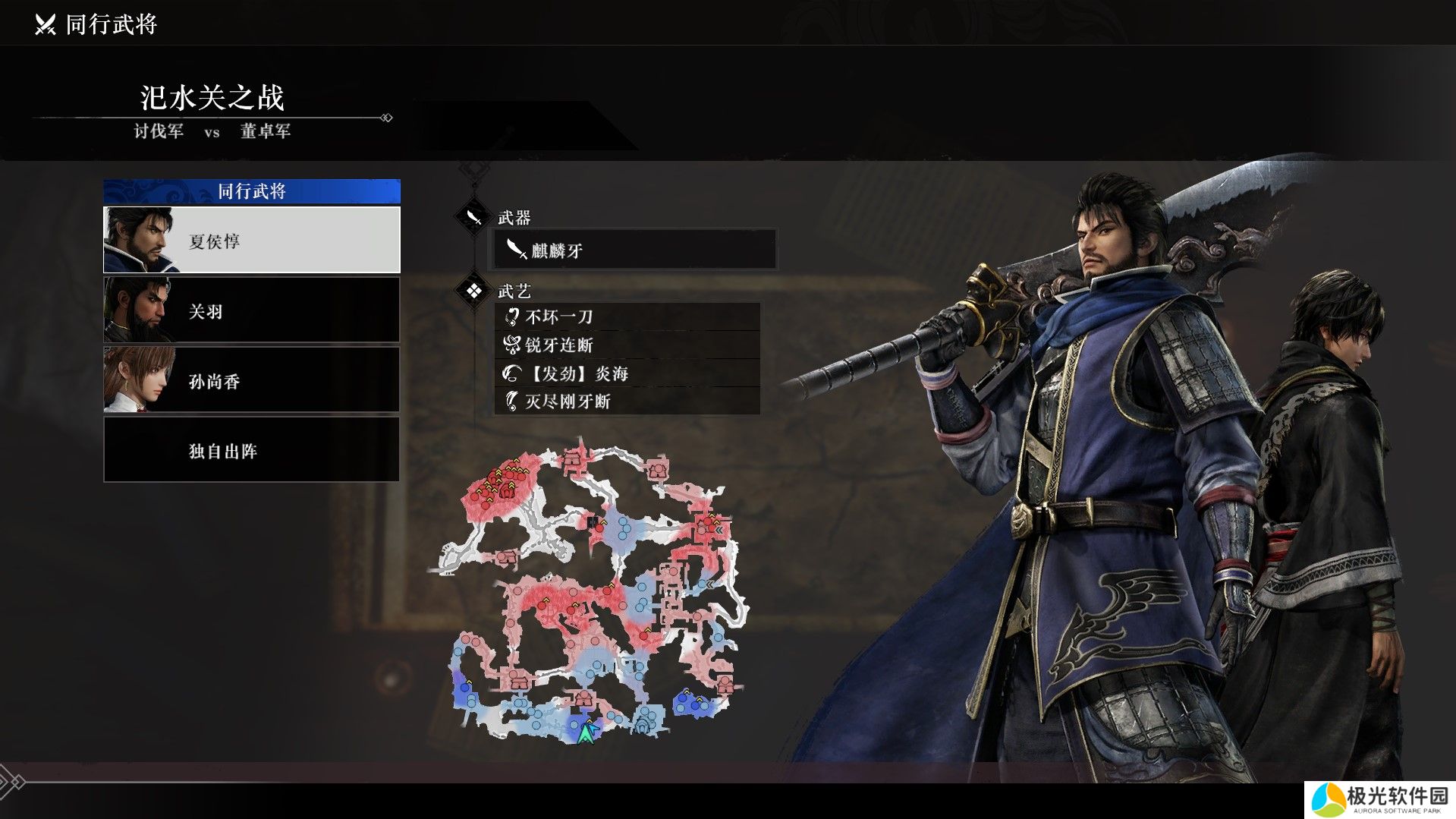Click the 同行武将 list header
The height and width of the screenshot is (819, 1456).
[x=251, y=191]
